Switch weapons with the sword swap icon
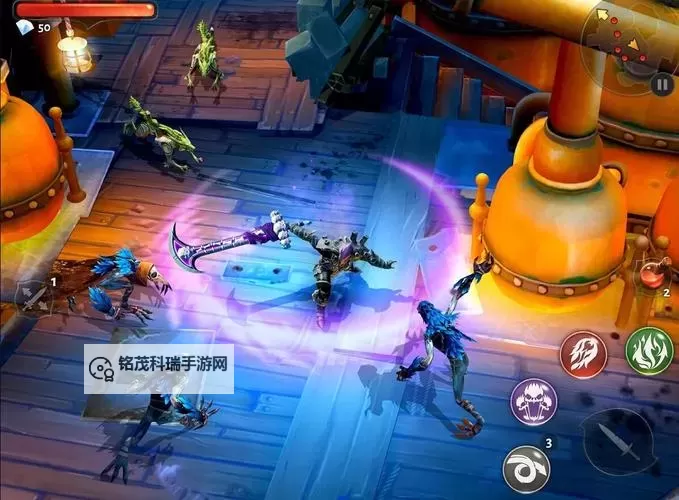This screenshot has height=500, width=679. [33, 296]
